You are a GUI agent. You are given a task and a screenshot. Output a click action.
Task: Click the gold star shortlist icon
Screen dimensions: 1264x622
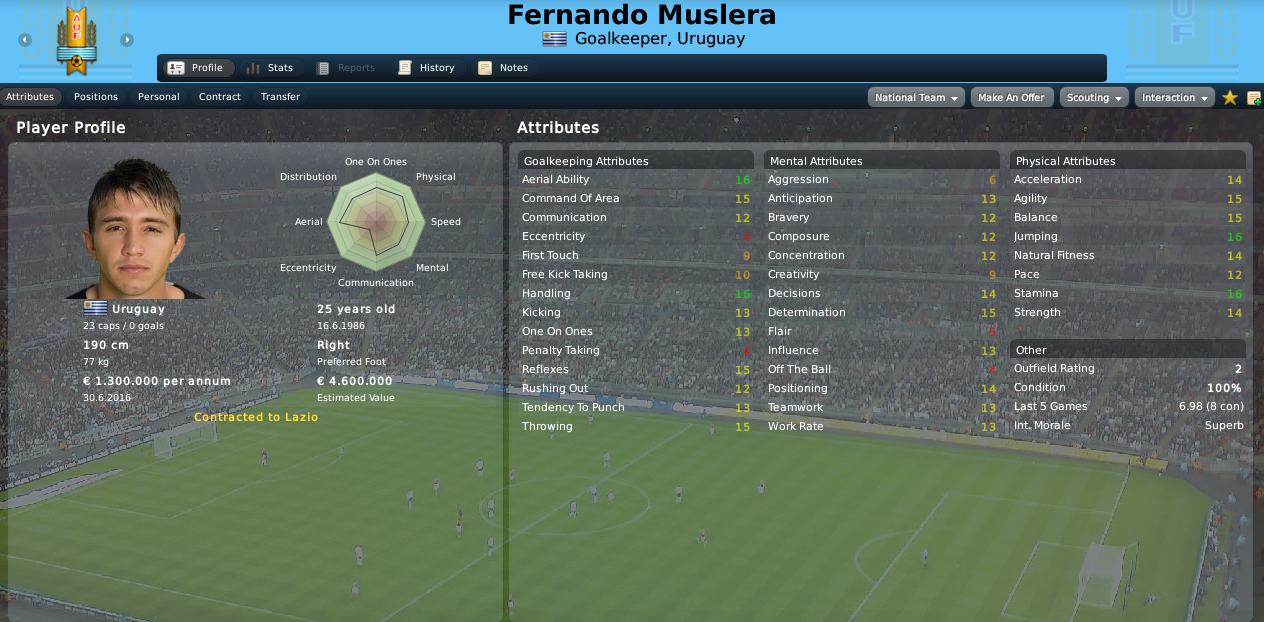pos(1230,97)
